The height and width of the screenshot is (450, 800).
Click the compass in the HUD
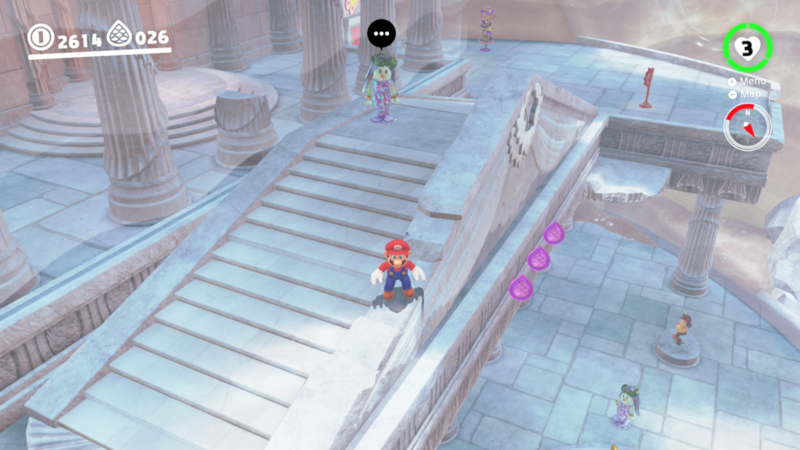click(x=746, y=127)
